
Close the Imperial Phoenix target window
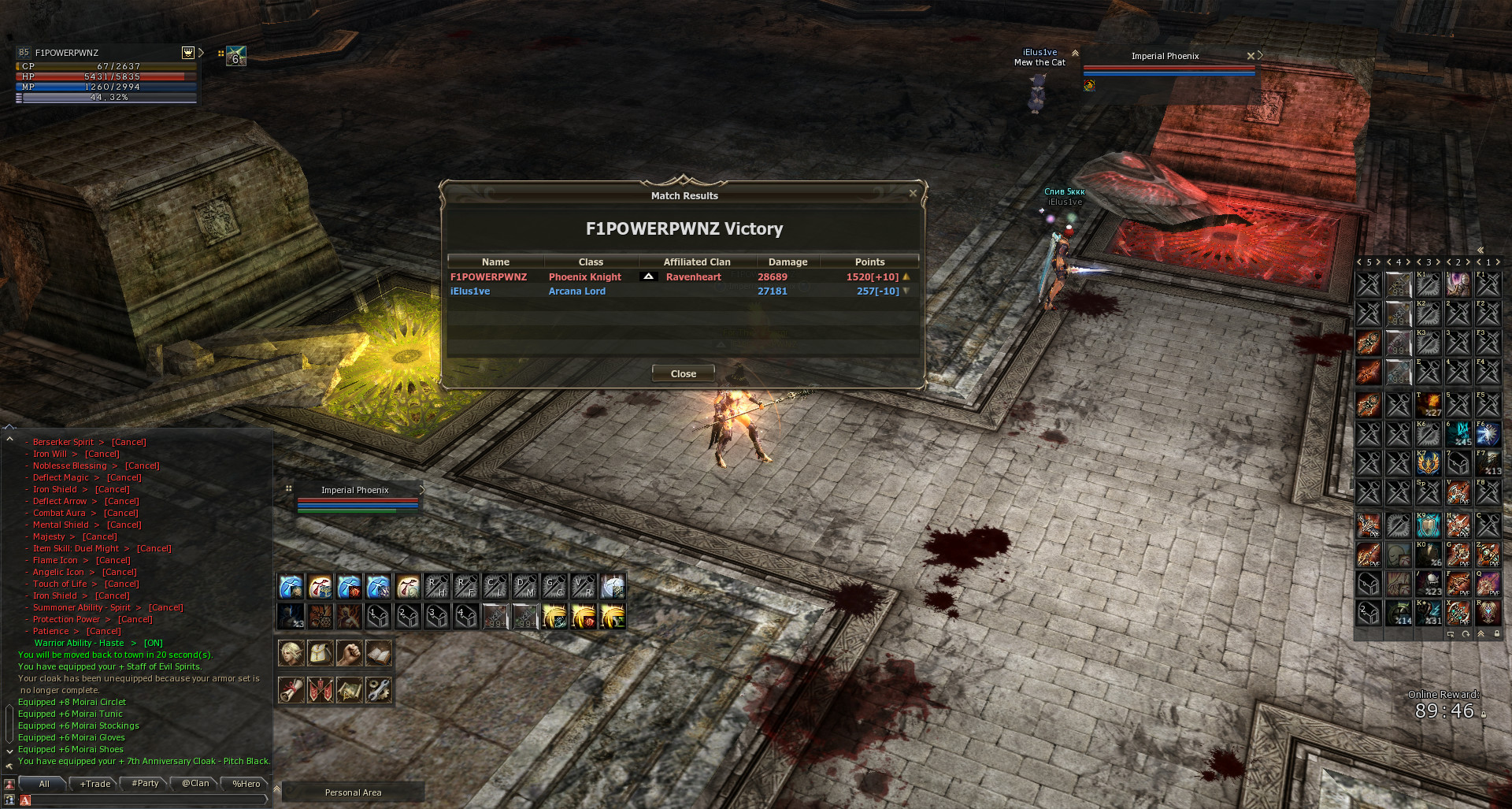[x=1251, y=56]
